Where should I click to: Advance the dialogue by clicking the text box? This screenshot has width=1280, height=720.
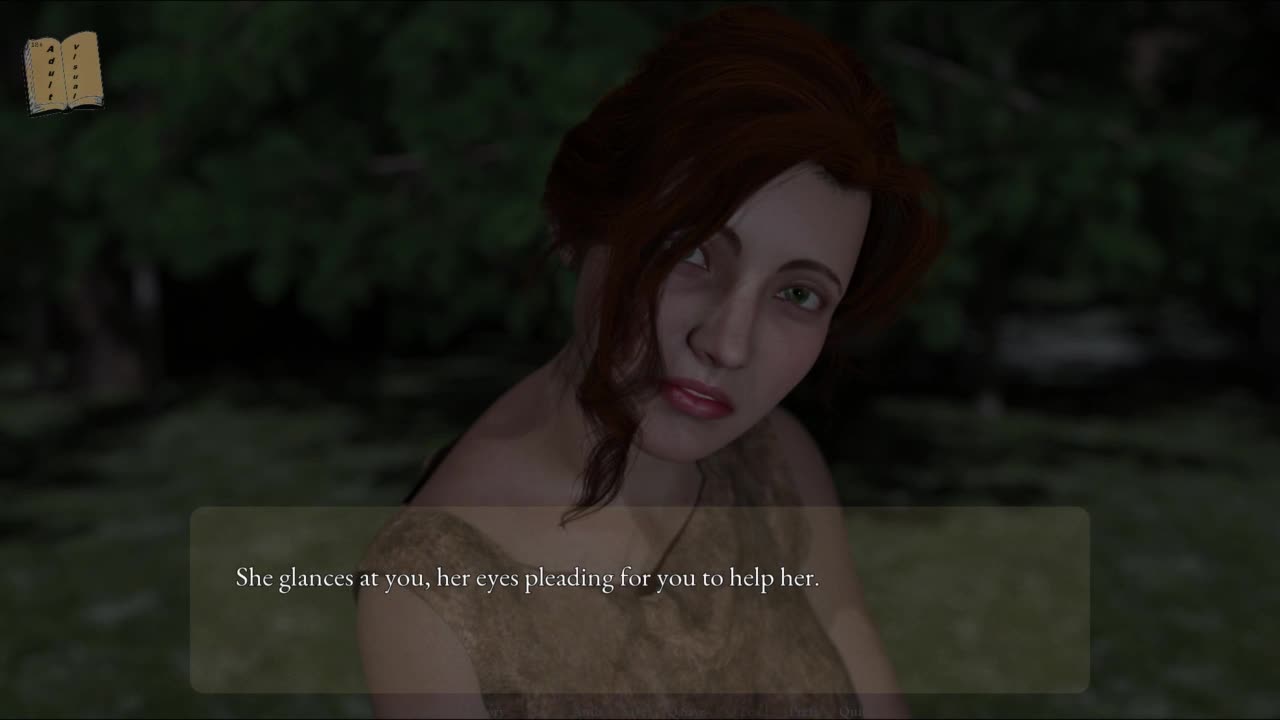click(x=639, y=598)
